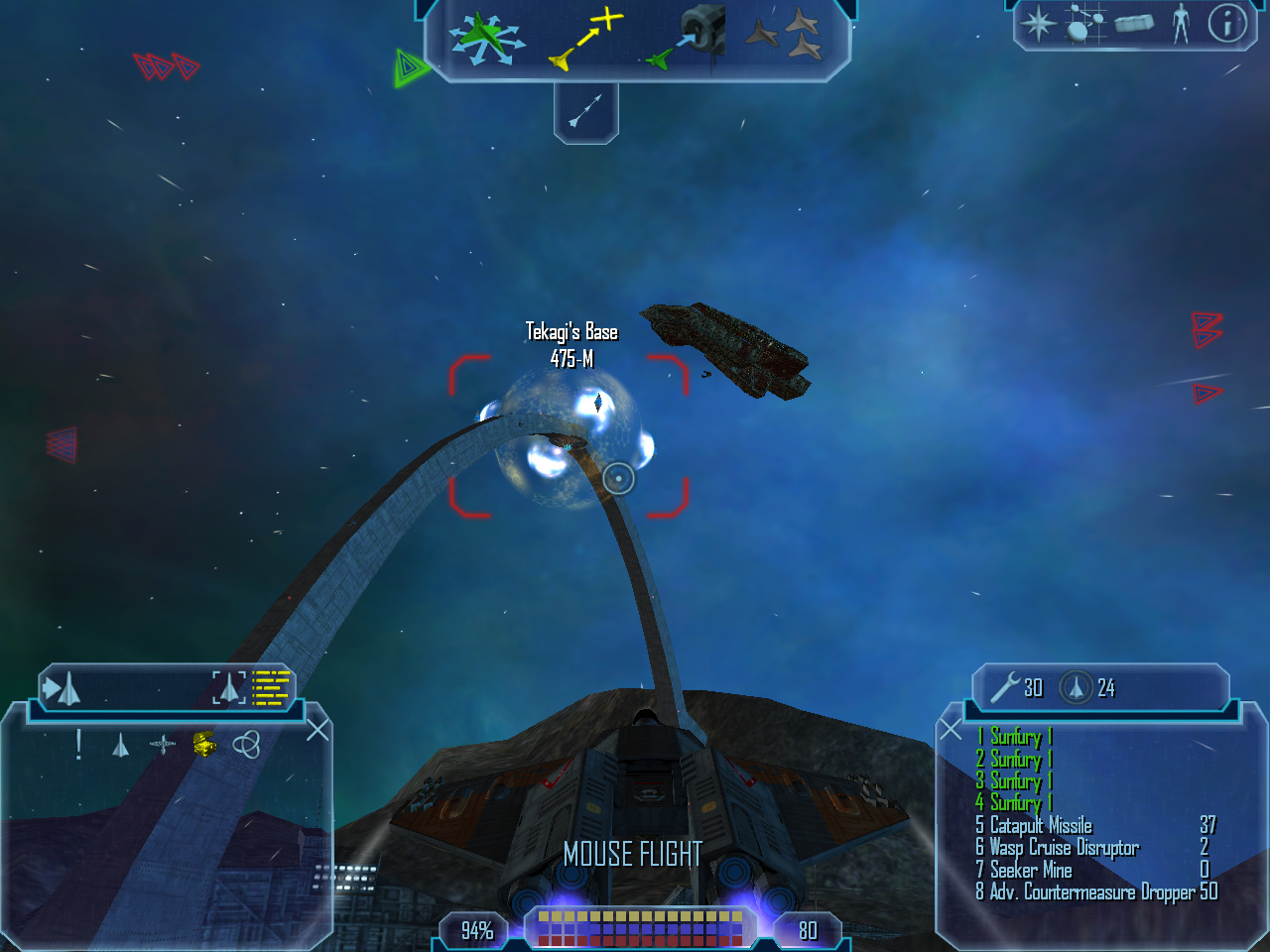The width and height of the screenshot is (1270, 952).
Task: Activate the Free Flight maneuver icon
Action: point(485,39)
